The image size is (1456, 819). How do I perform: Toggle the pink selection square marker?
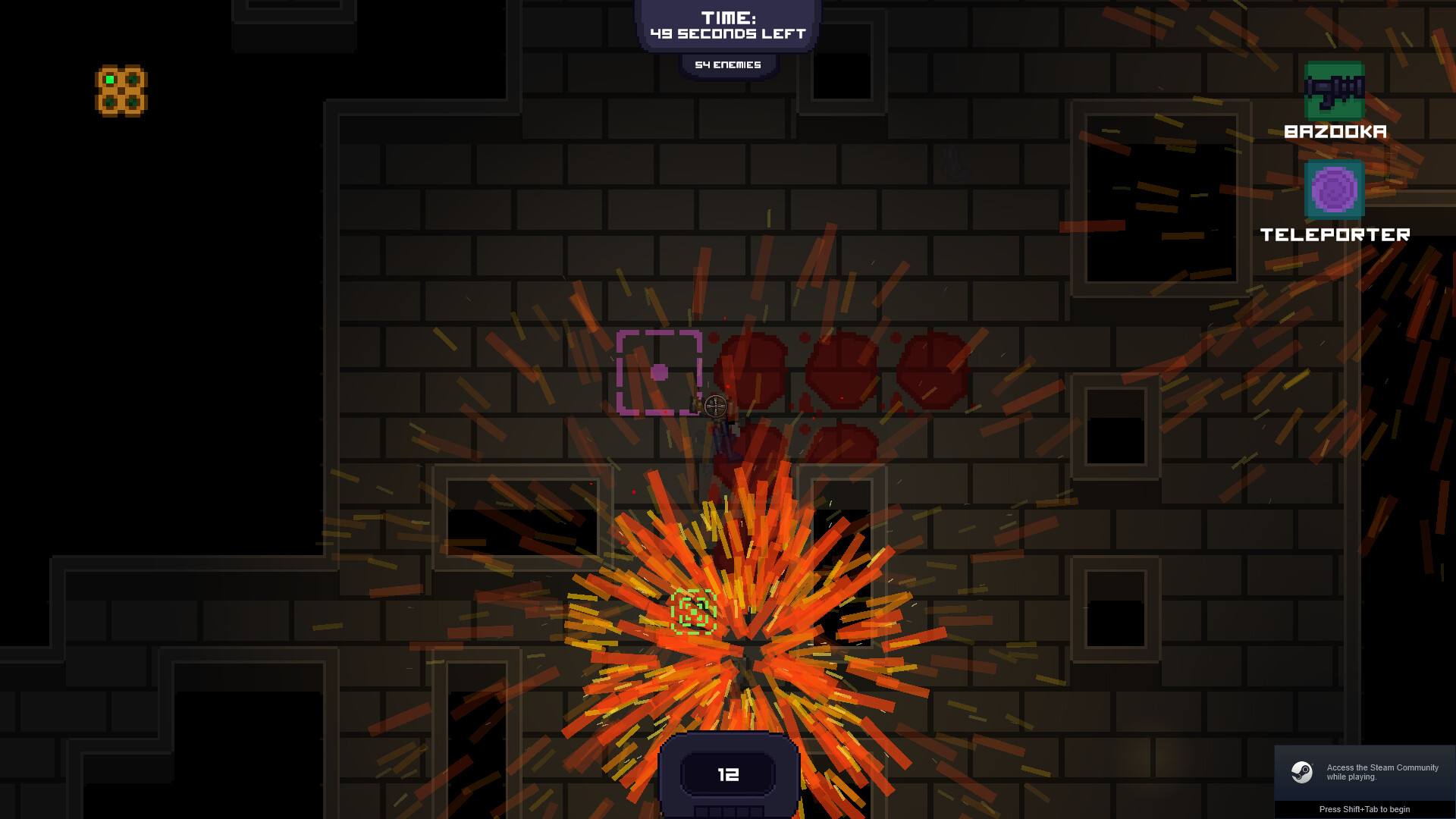click(x=660, y=371)
